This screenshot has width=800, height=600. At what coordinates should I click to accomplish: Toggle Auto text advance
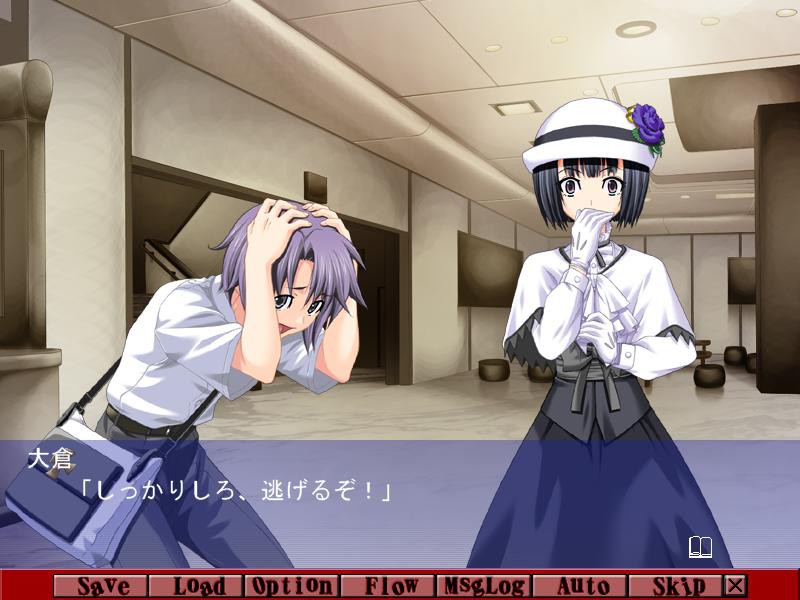580,586
